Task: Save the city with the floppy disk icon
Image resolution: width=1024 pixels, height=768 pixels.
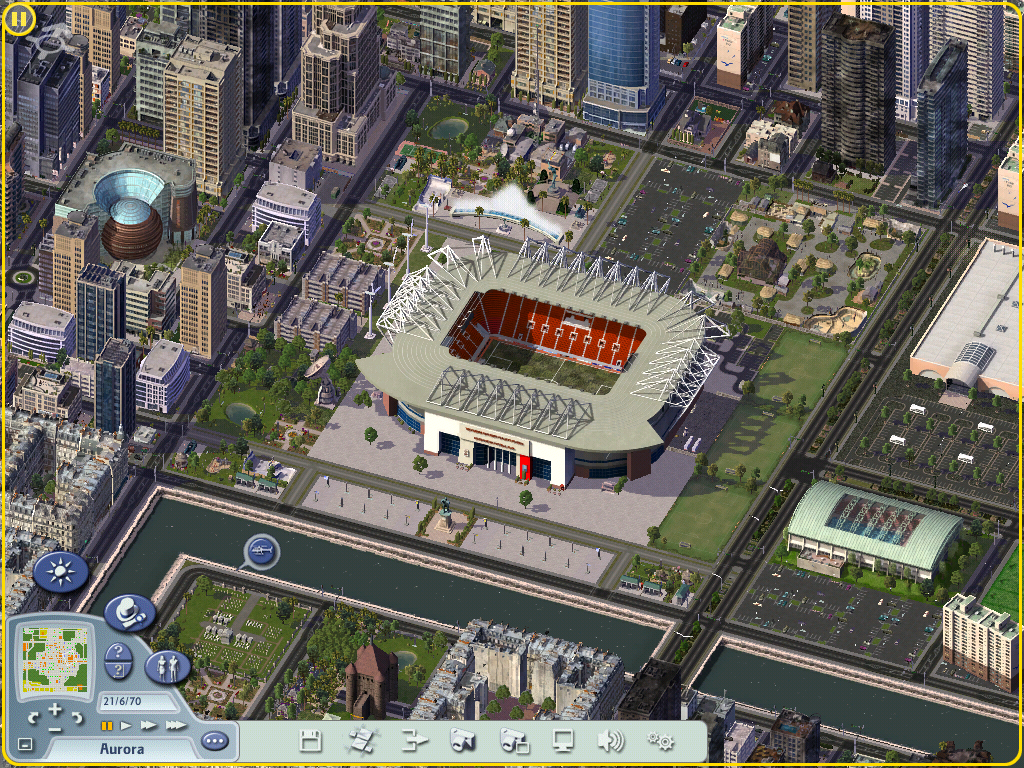Action: click(x=311, y=741)
